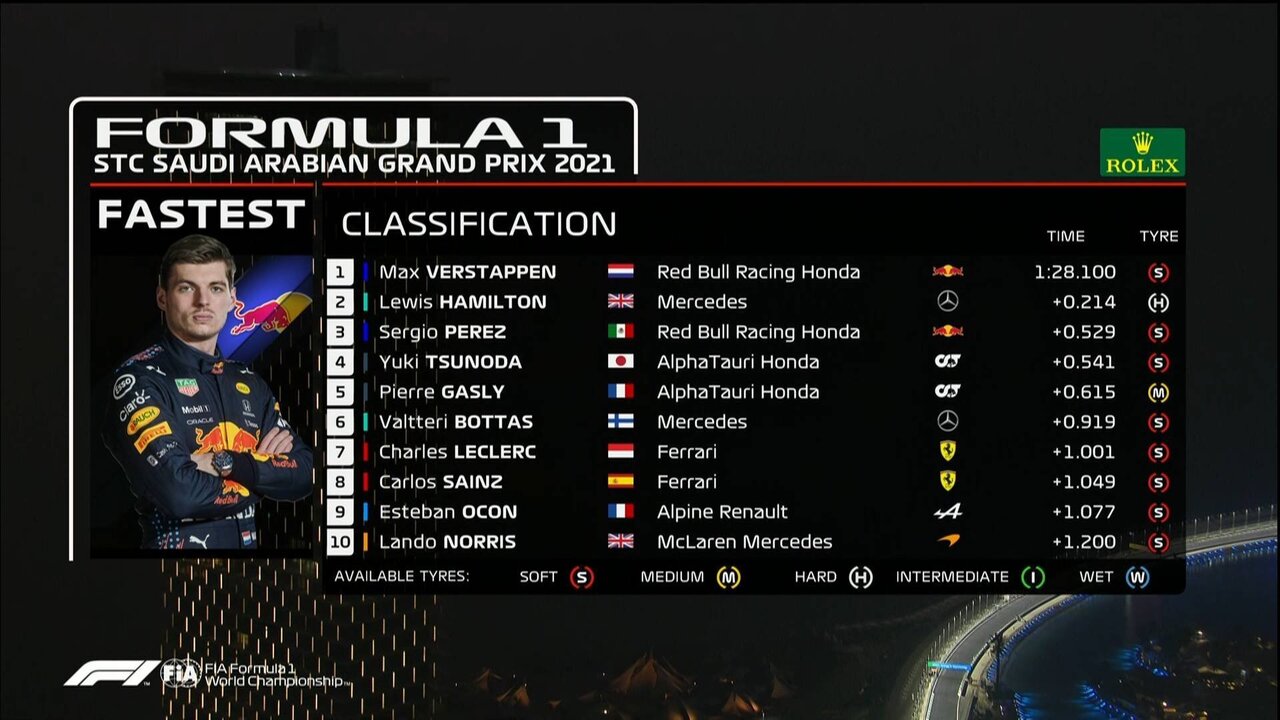
Task: Pick Esteban Ocon's row
Action: [x=447, y=512]
